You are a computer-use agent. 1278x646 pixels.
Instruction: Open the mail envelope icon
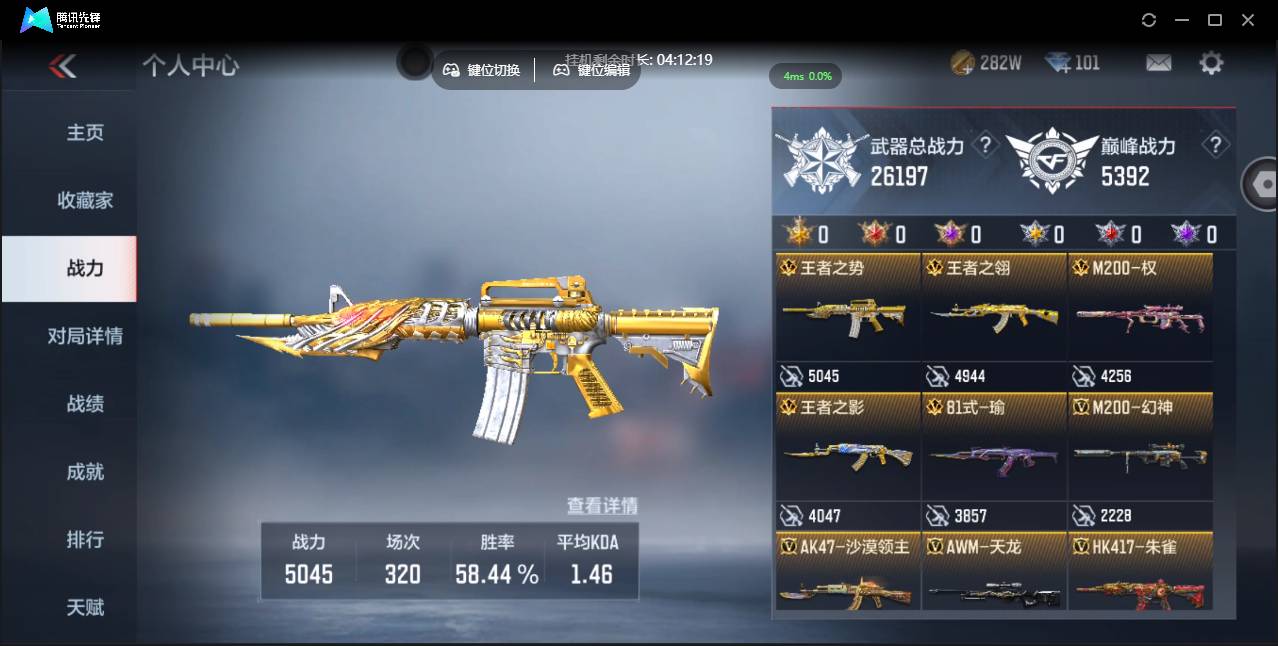pyautogui.click(x=1158, y=63)
